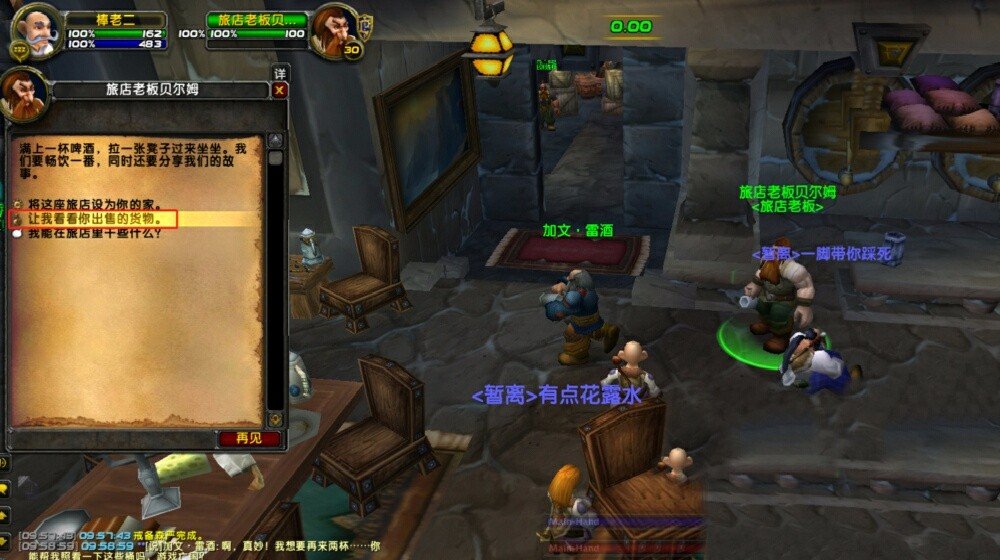Click the 再见 goodbye button
This screenshot has height=560, width=1000.
click(x=241, y=438)
